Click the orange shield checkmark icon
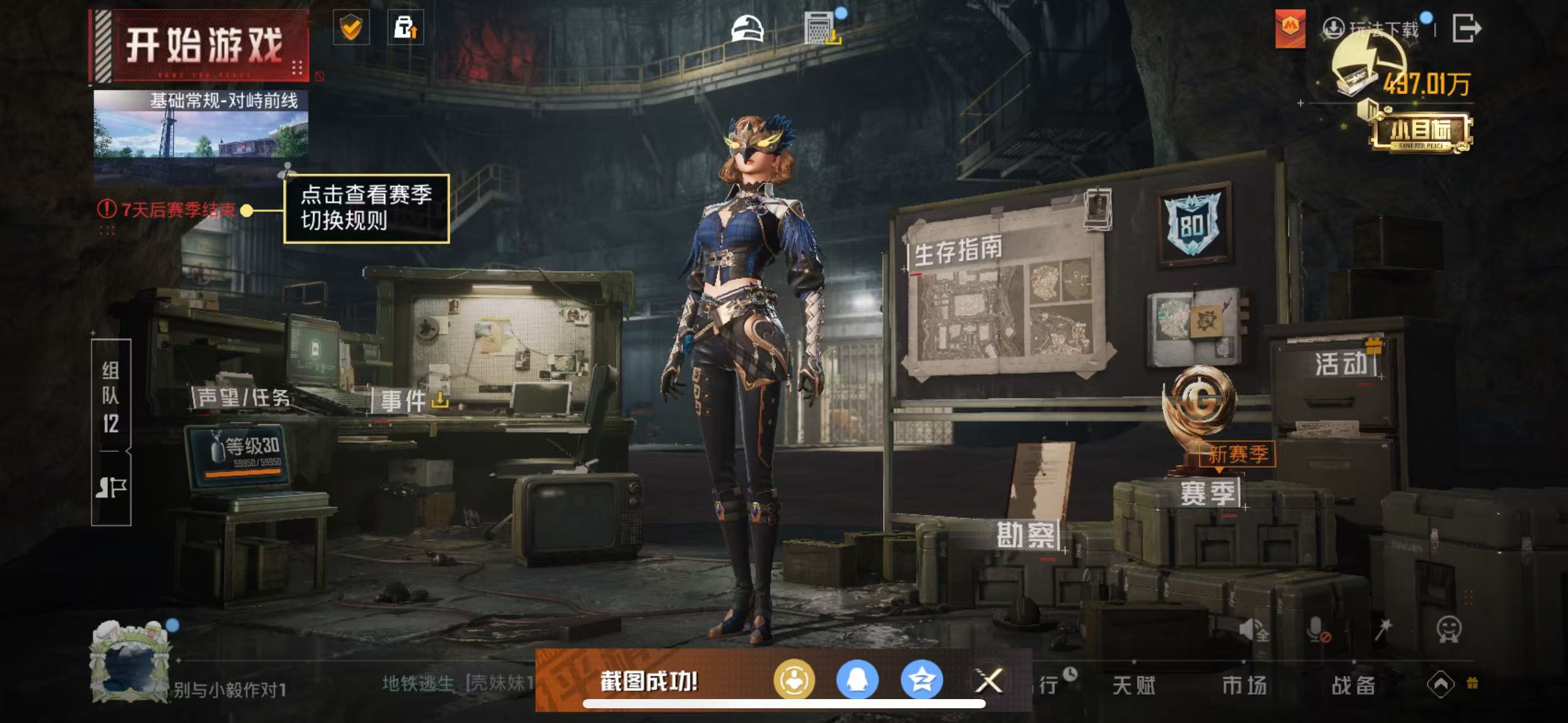This screenshot has height=723, width=1568. (x=351, y=28)
